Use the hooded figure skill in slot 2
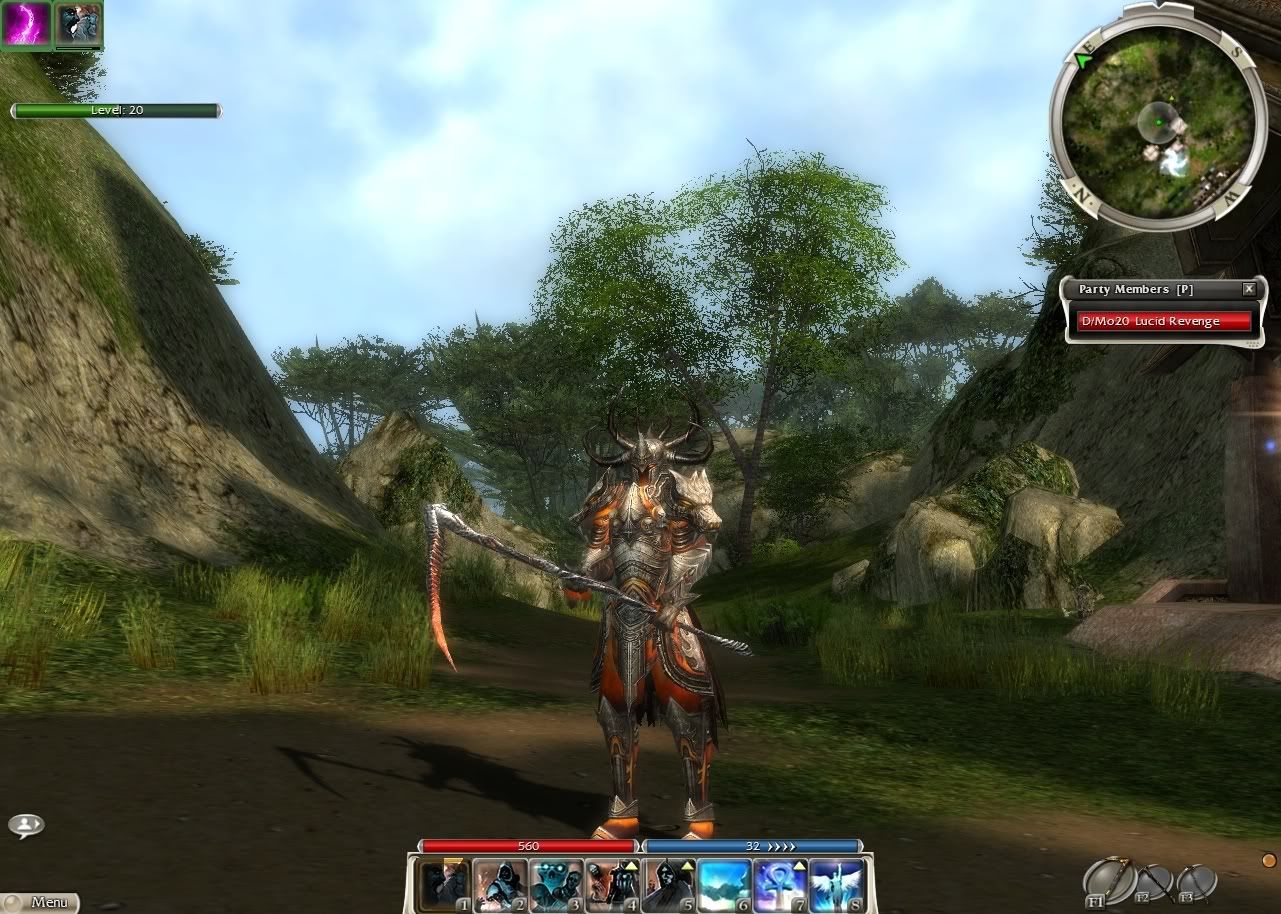 click(x=500, y=884)
